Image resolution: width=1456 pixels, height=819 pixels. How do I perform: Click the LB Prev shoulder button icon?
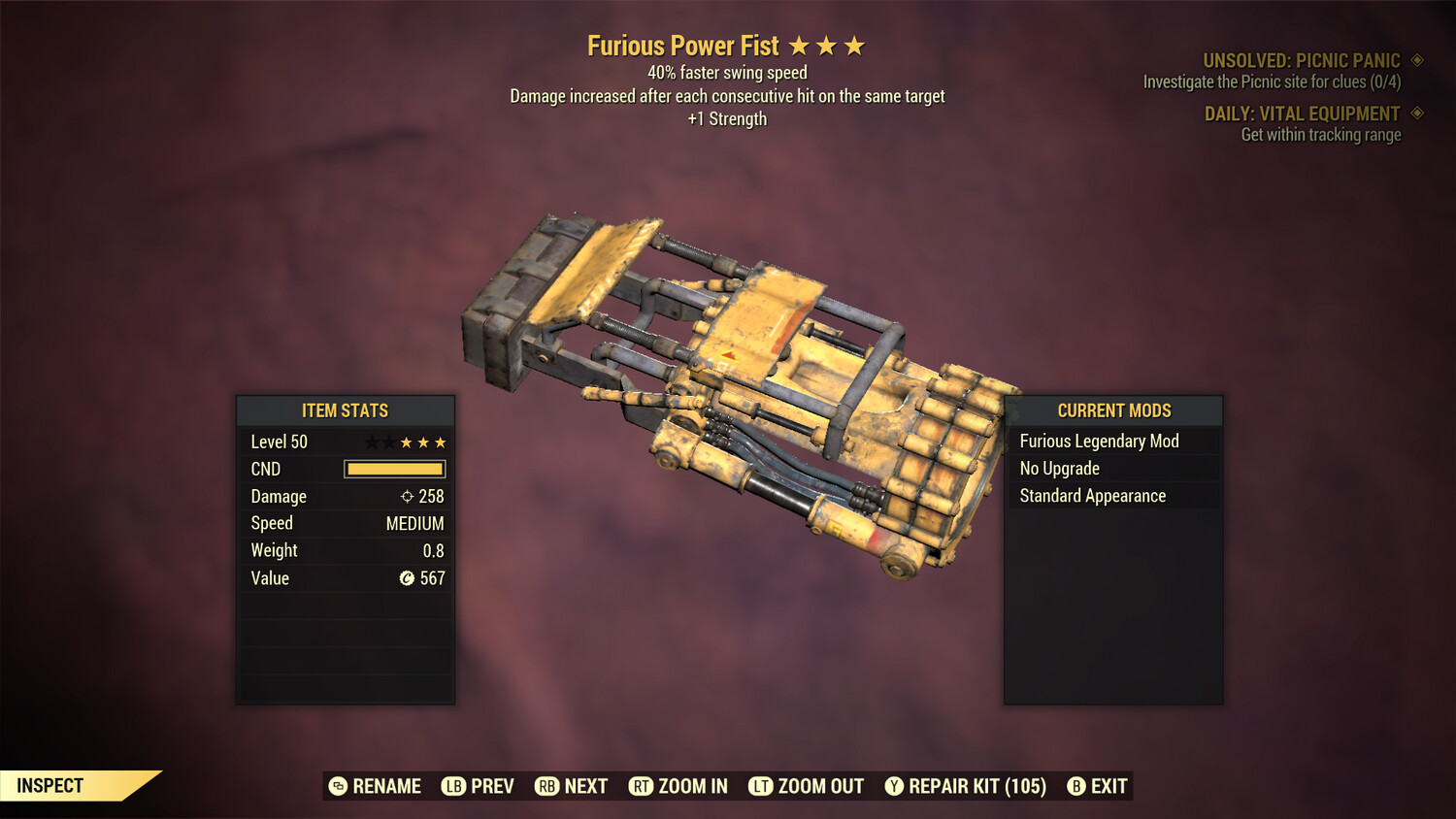tap(452, 786)
